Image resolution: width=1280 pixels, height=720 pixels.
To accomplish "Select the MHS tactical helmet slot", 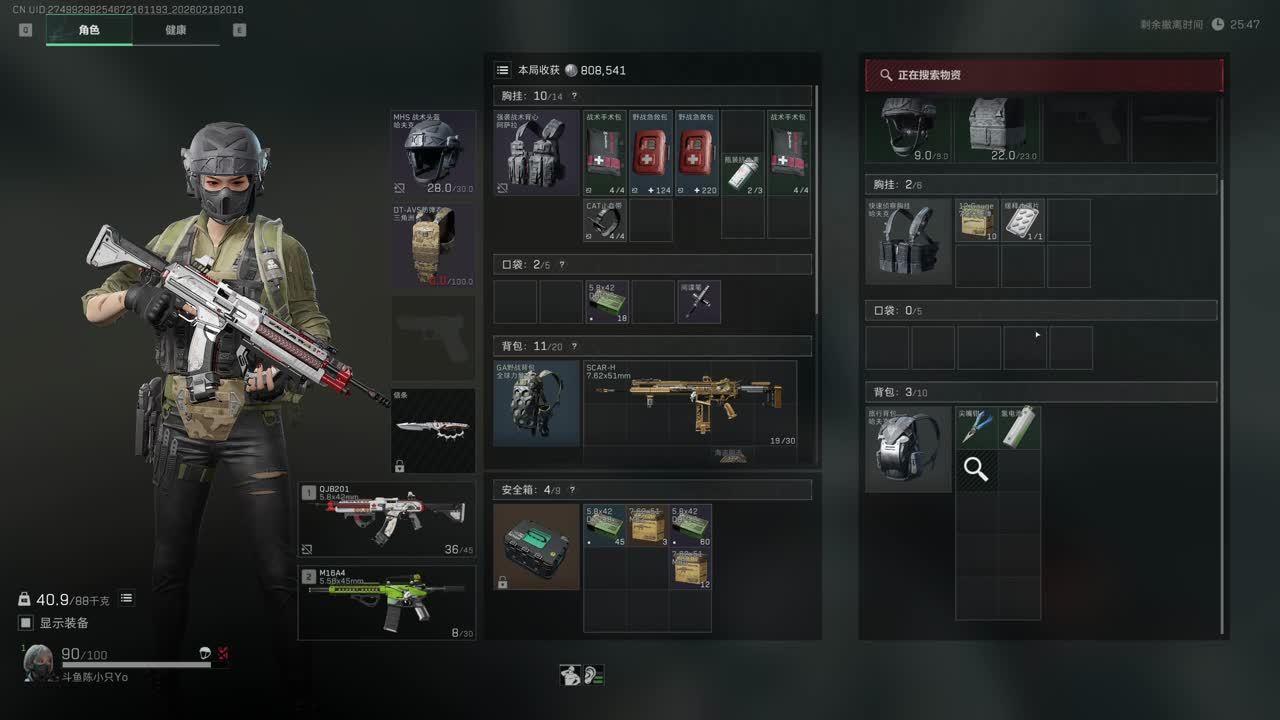I will click(x=433, y=153).
